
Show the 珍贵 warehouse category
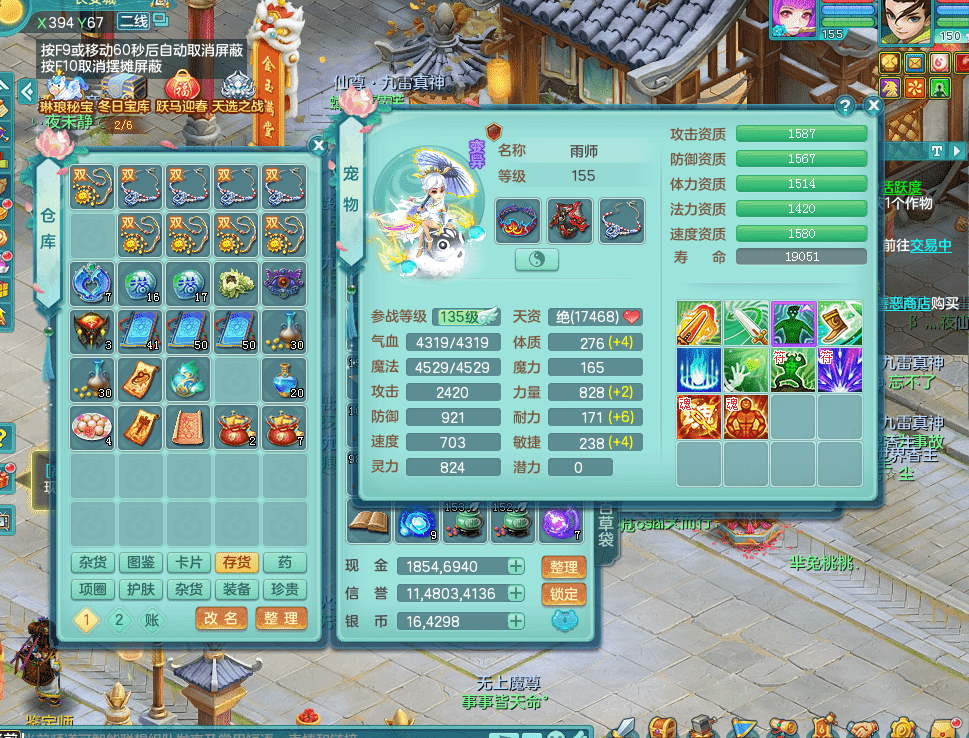click(284, 589)
